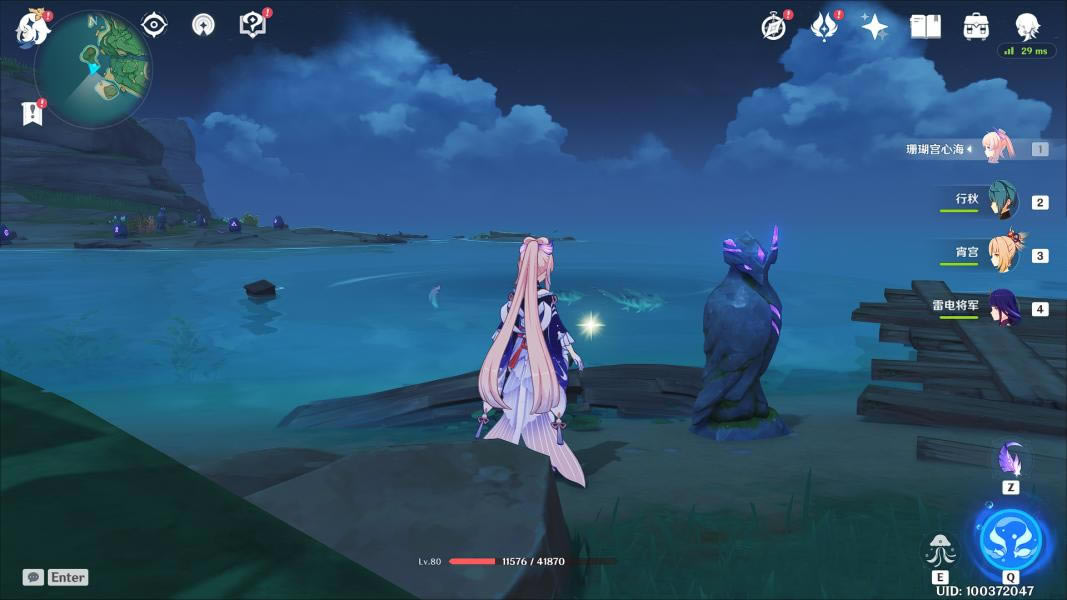The image size is (1067, 600).
Task: Open the chat box icon
Action: click(x=33, y=577)
